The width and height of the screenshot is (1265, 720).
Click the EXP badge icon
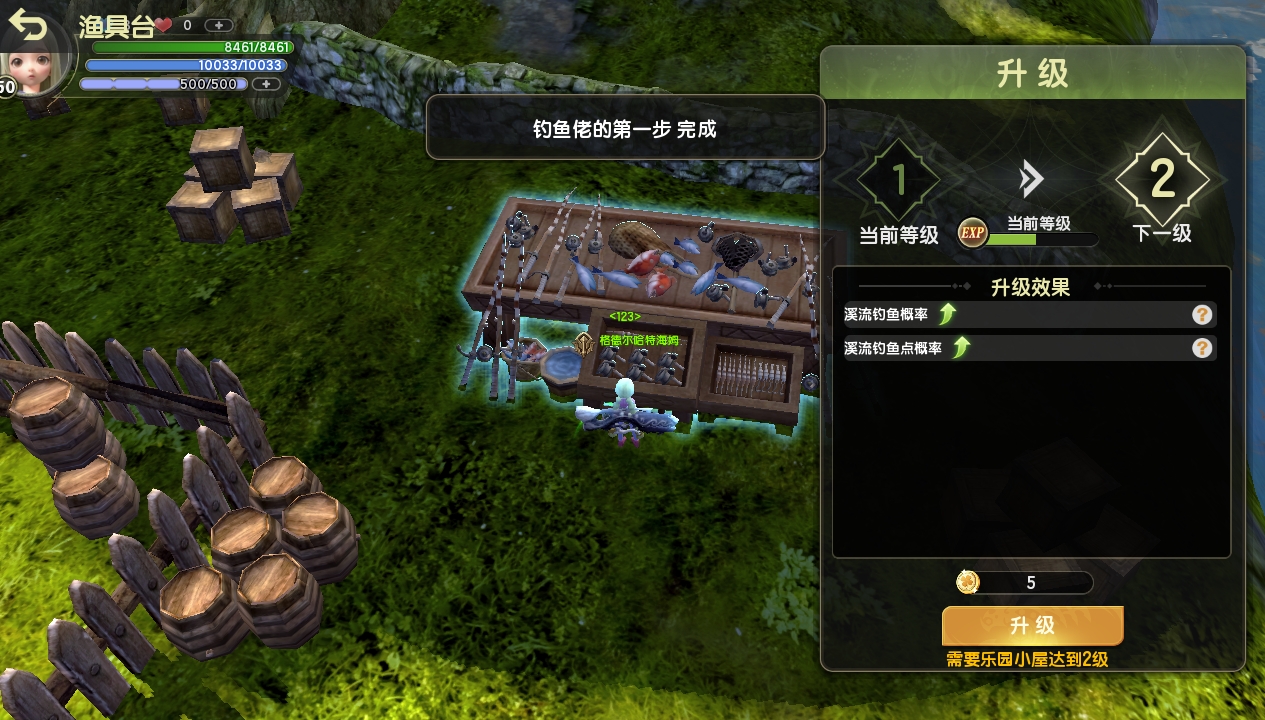(x=972, y=233)
